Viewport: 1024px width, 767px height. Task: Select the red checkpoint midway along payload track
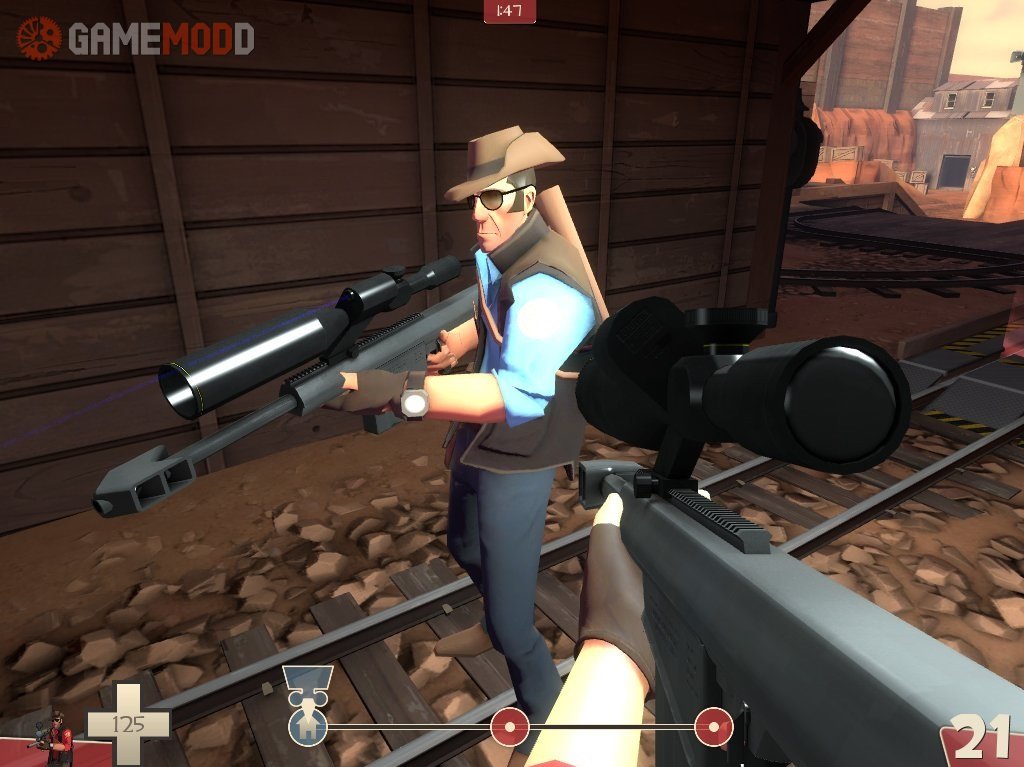[510, 725]
